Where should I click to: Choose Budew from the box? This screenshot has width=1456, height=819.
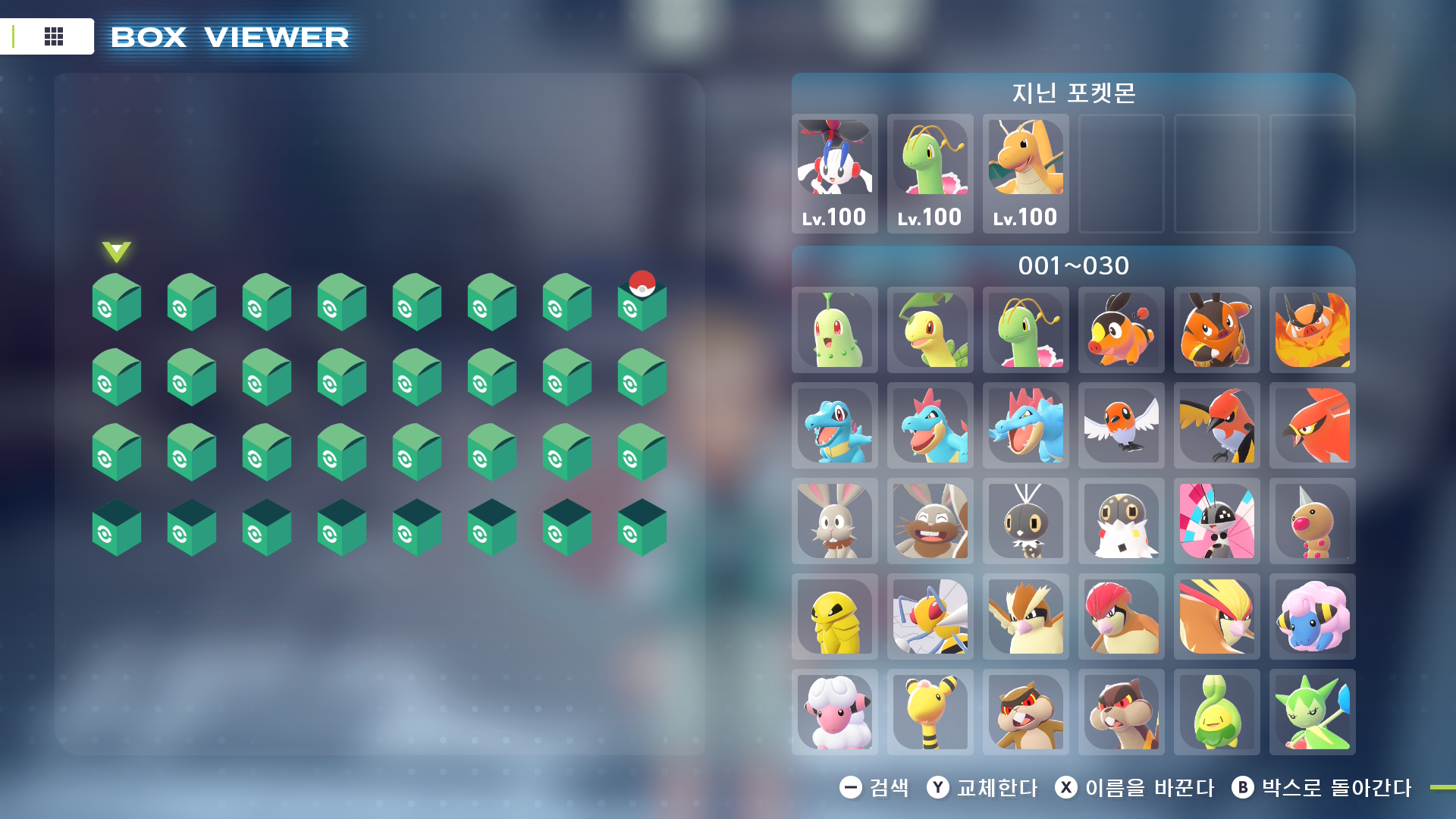pos(1216,712)
